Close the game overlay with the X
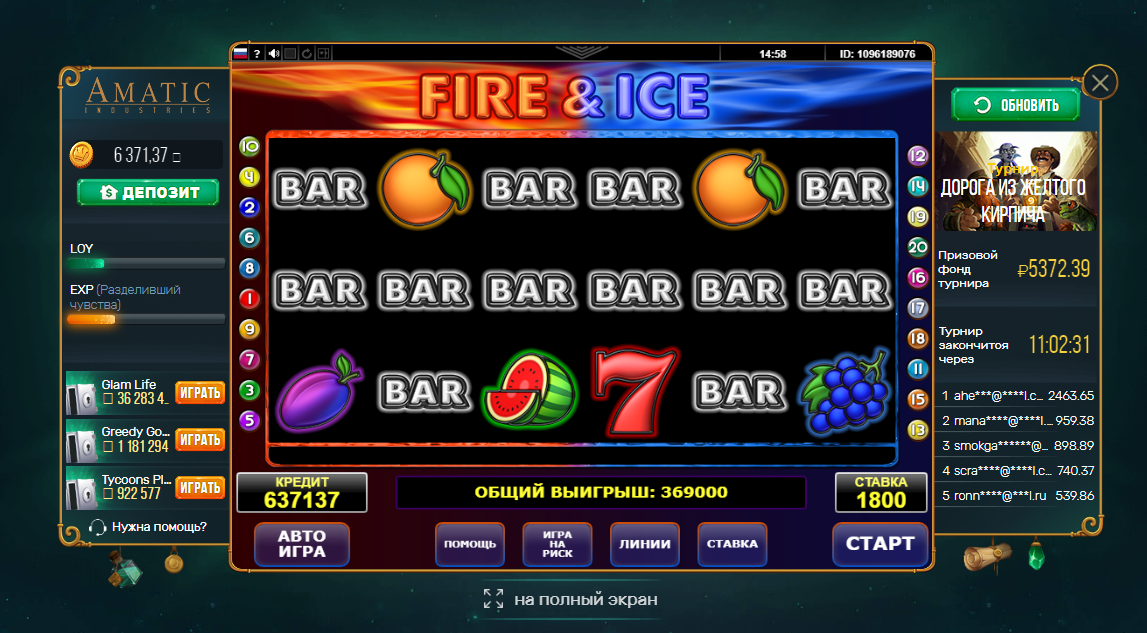Image resolution: width=1147 pixels, height=633 pixels. click(x=1100, y=82)
